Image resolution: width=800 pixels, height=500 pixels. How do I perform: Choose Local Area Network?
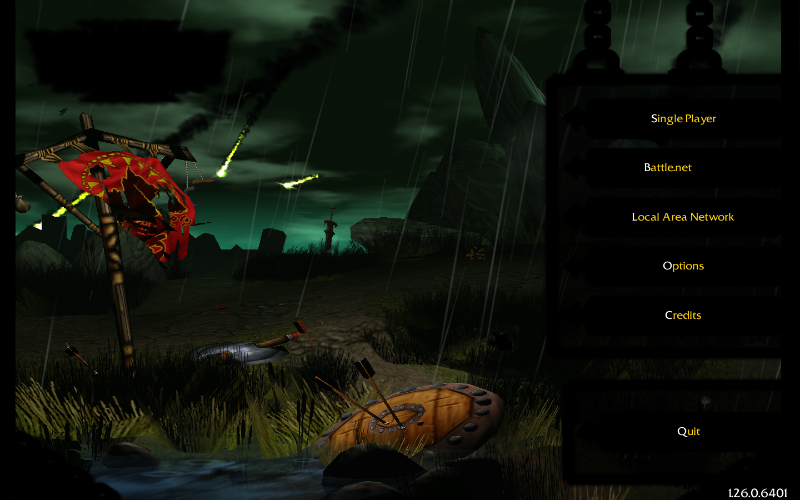[683, 217]
